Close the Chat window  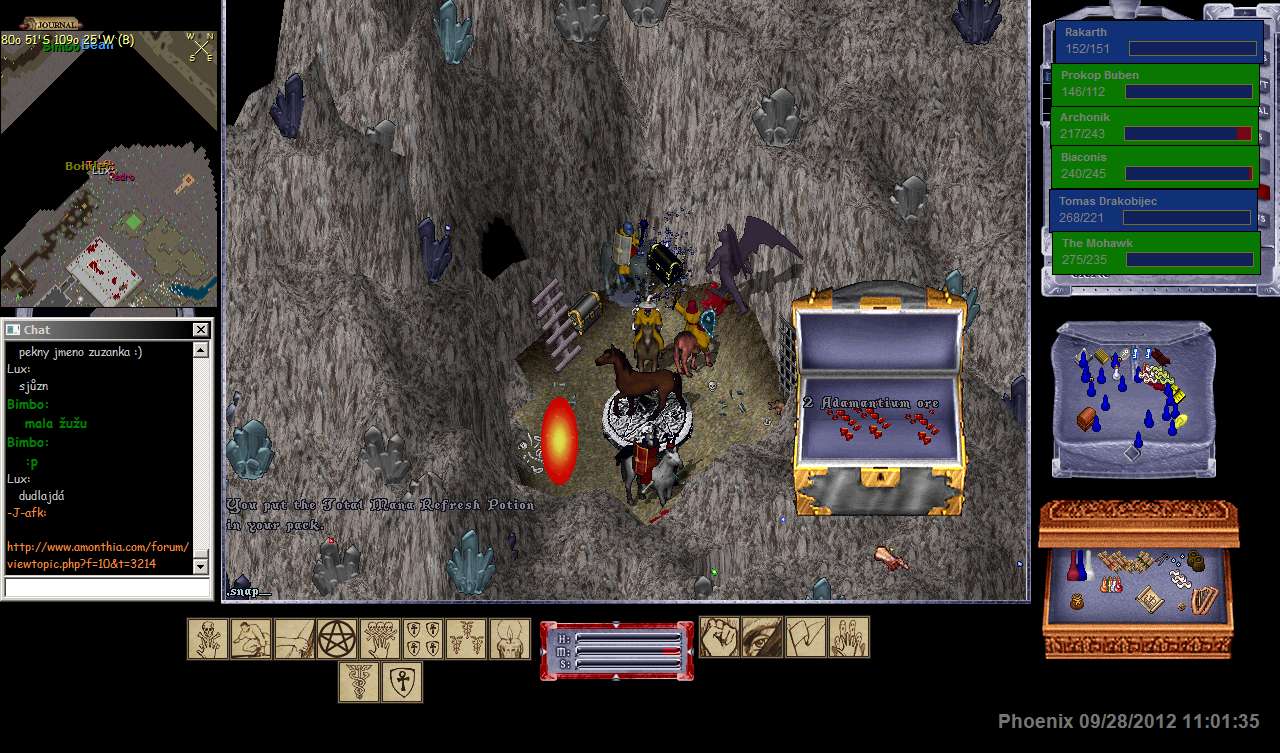(200, 330)
